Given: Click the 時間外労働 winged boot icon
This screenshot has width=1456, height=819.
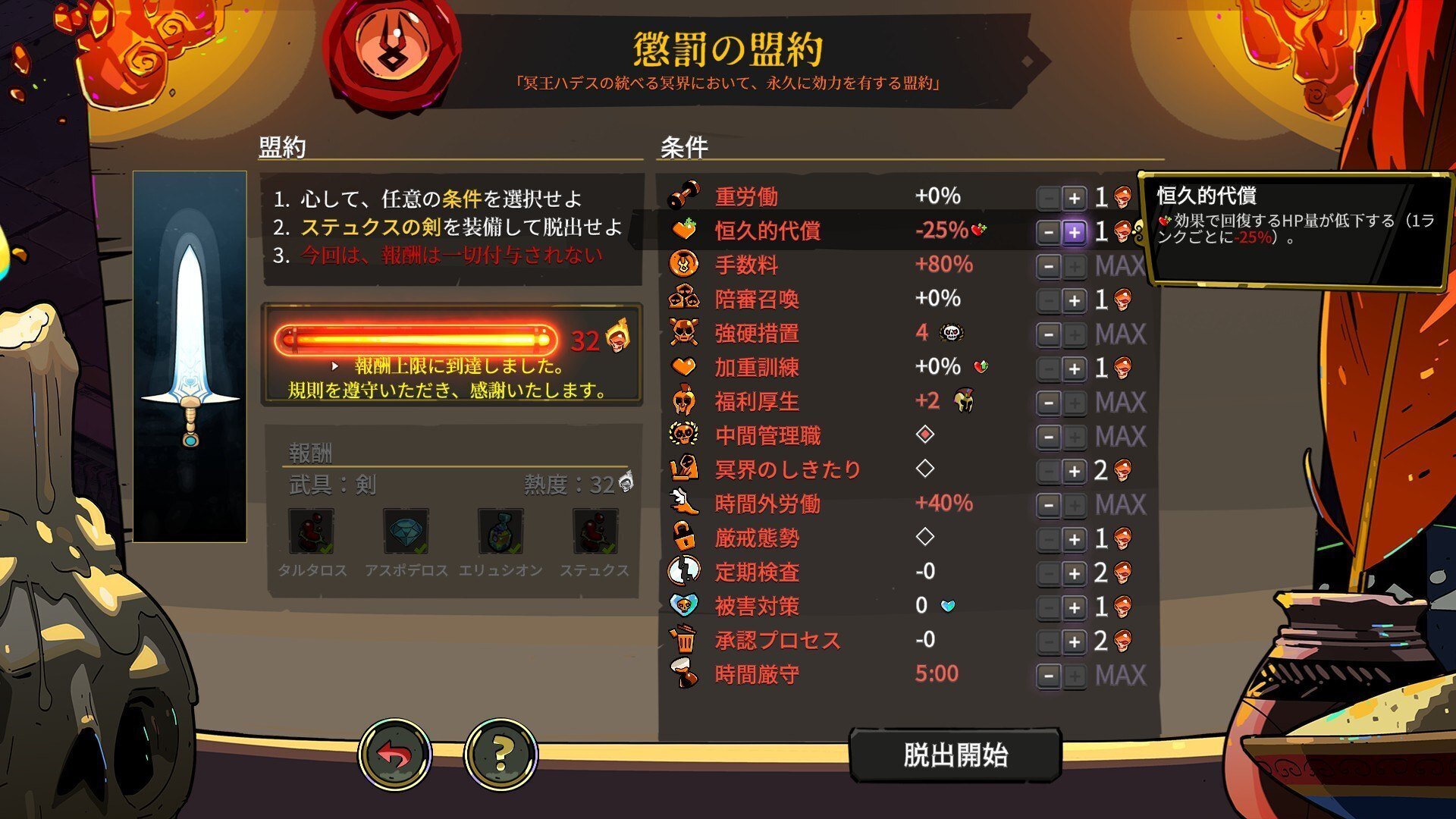Looking at the screenshot, I should click(685, 504).
